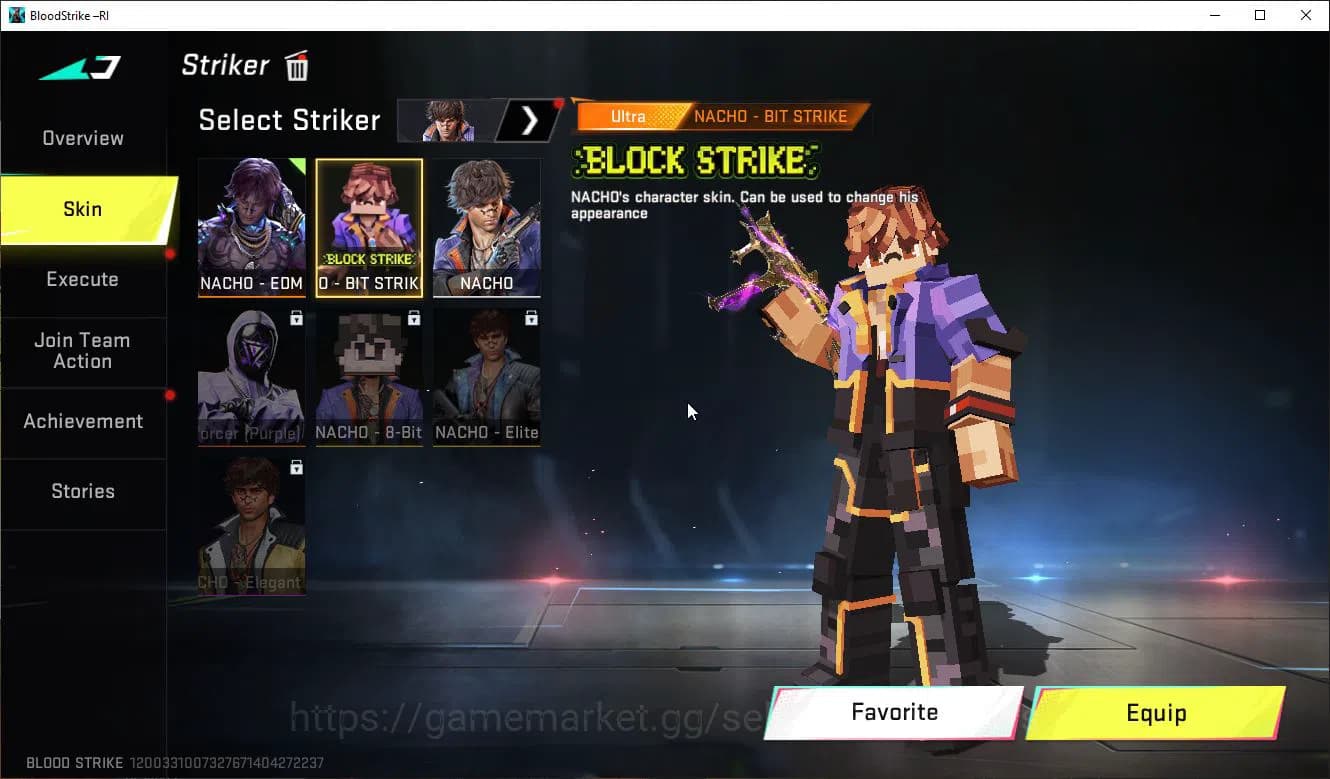
Task: Click the Favorite button
Action: pyautogui.click(x=893, y=712)
